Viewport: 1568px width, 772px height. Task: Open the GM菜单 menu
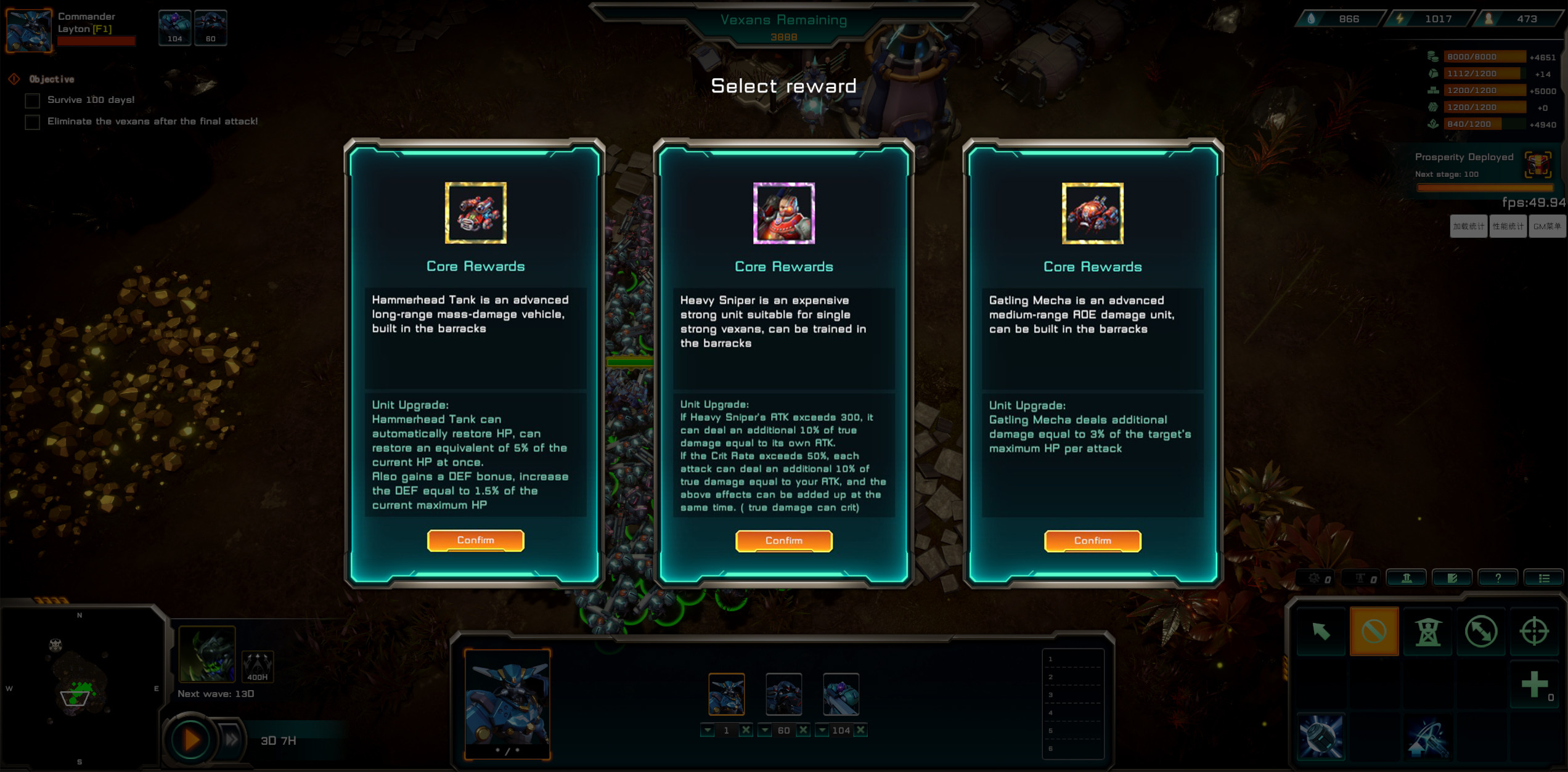coord(1547,226)
